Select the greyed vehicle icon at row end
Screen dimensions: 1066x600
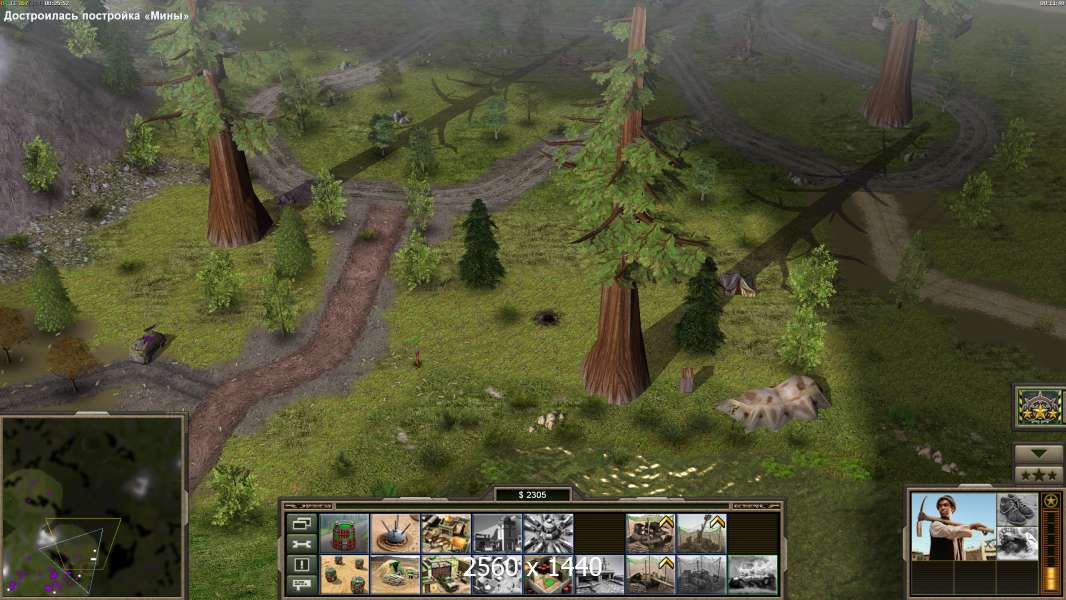[752, 574]
